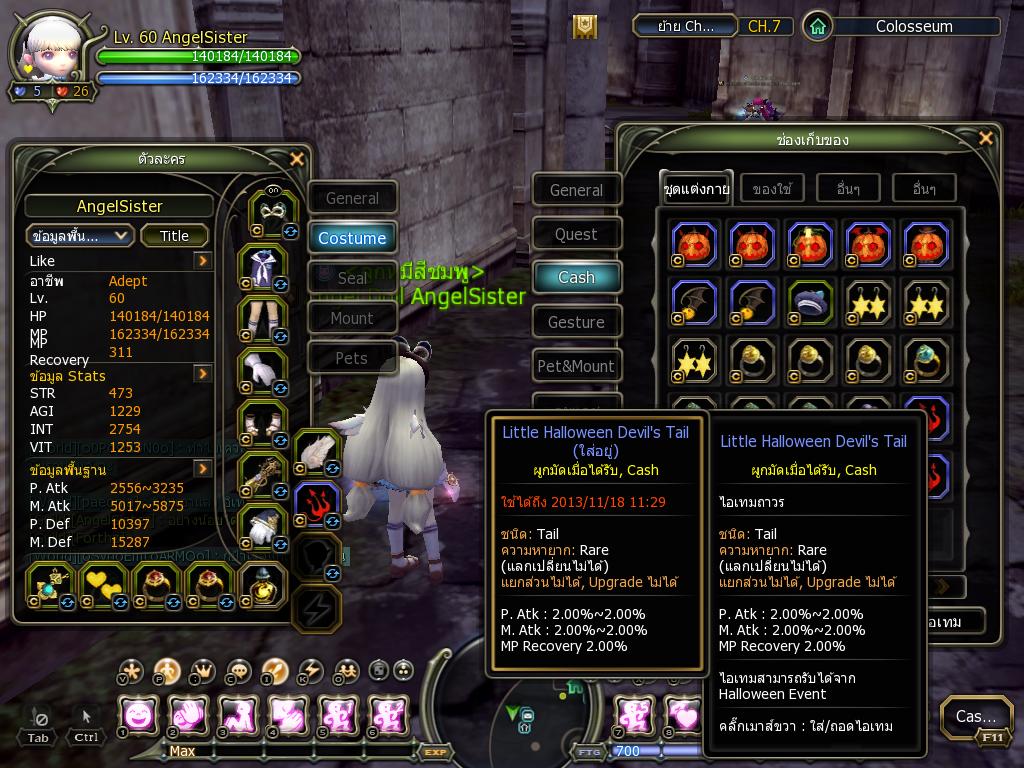Open the Title button

pyautogui.click(x=174, y=236)
